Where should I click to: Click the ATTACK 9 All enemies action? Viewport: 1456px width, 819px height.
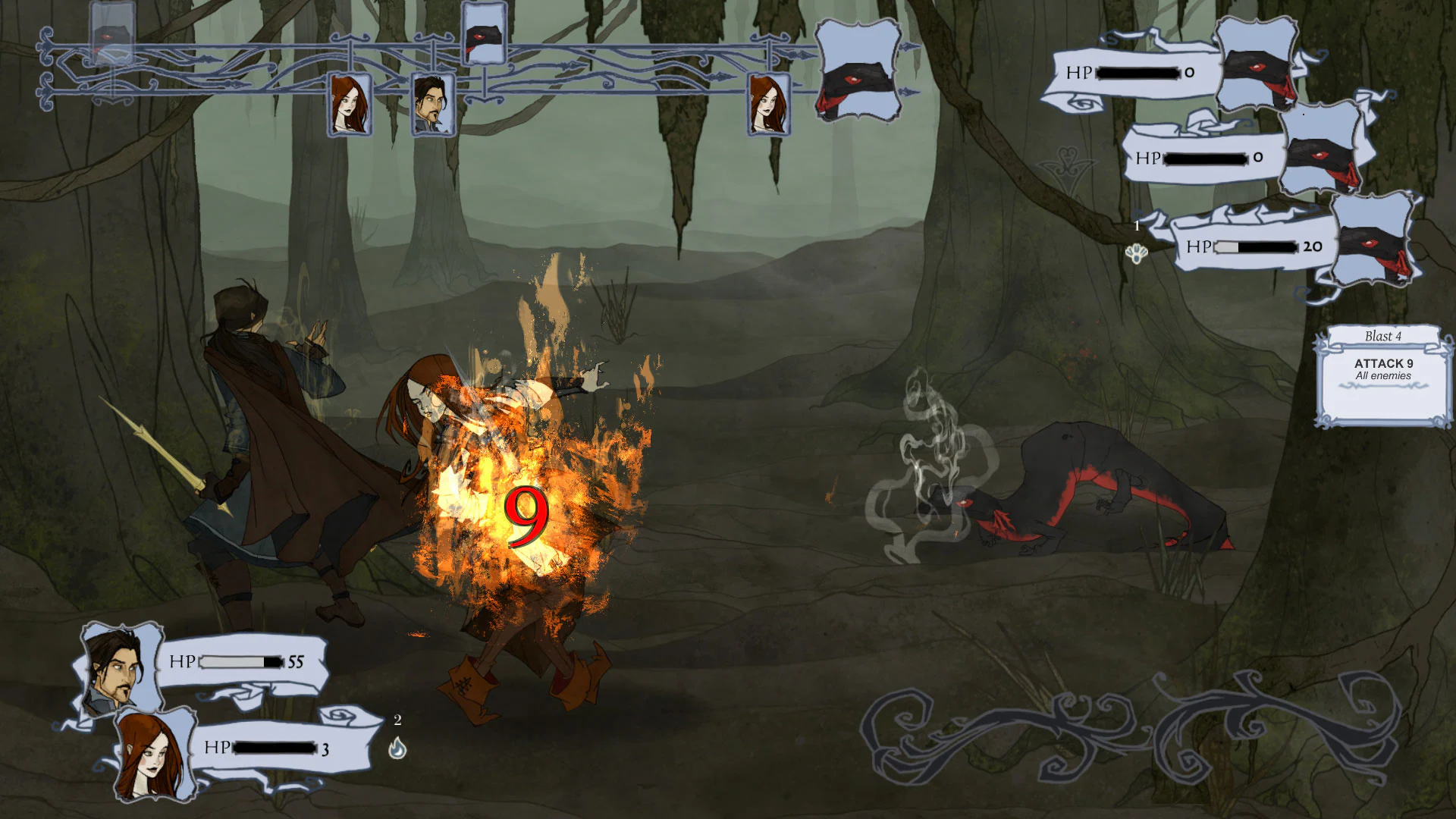1382,369
